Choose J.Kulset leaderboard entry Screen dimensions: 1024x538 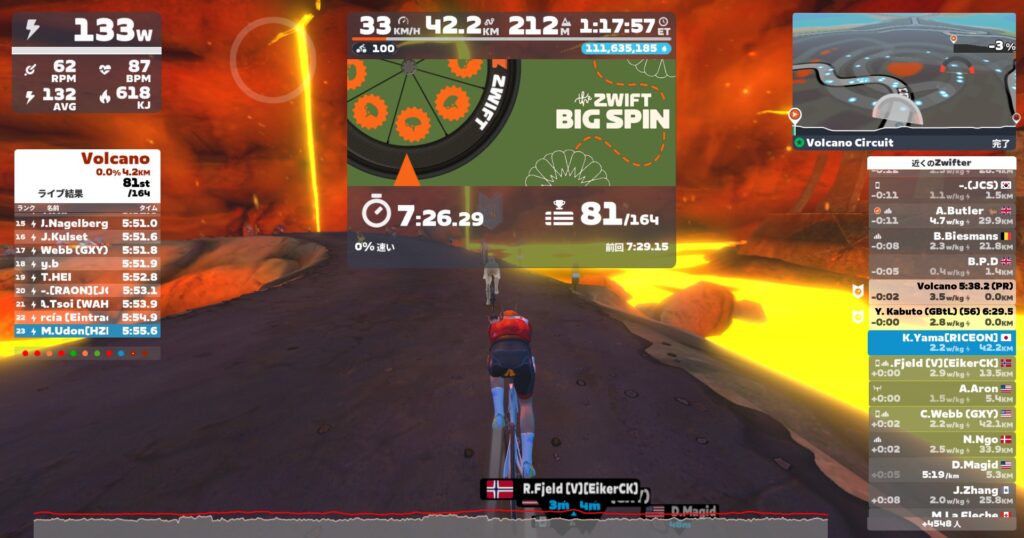coord(87,236)
